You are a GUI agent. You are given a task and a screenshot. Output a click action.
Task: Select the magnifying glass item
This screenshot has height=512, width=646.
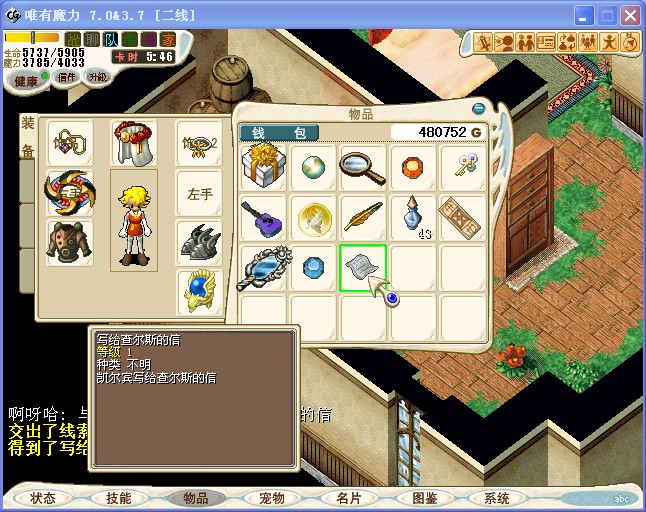363,167
